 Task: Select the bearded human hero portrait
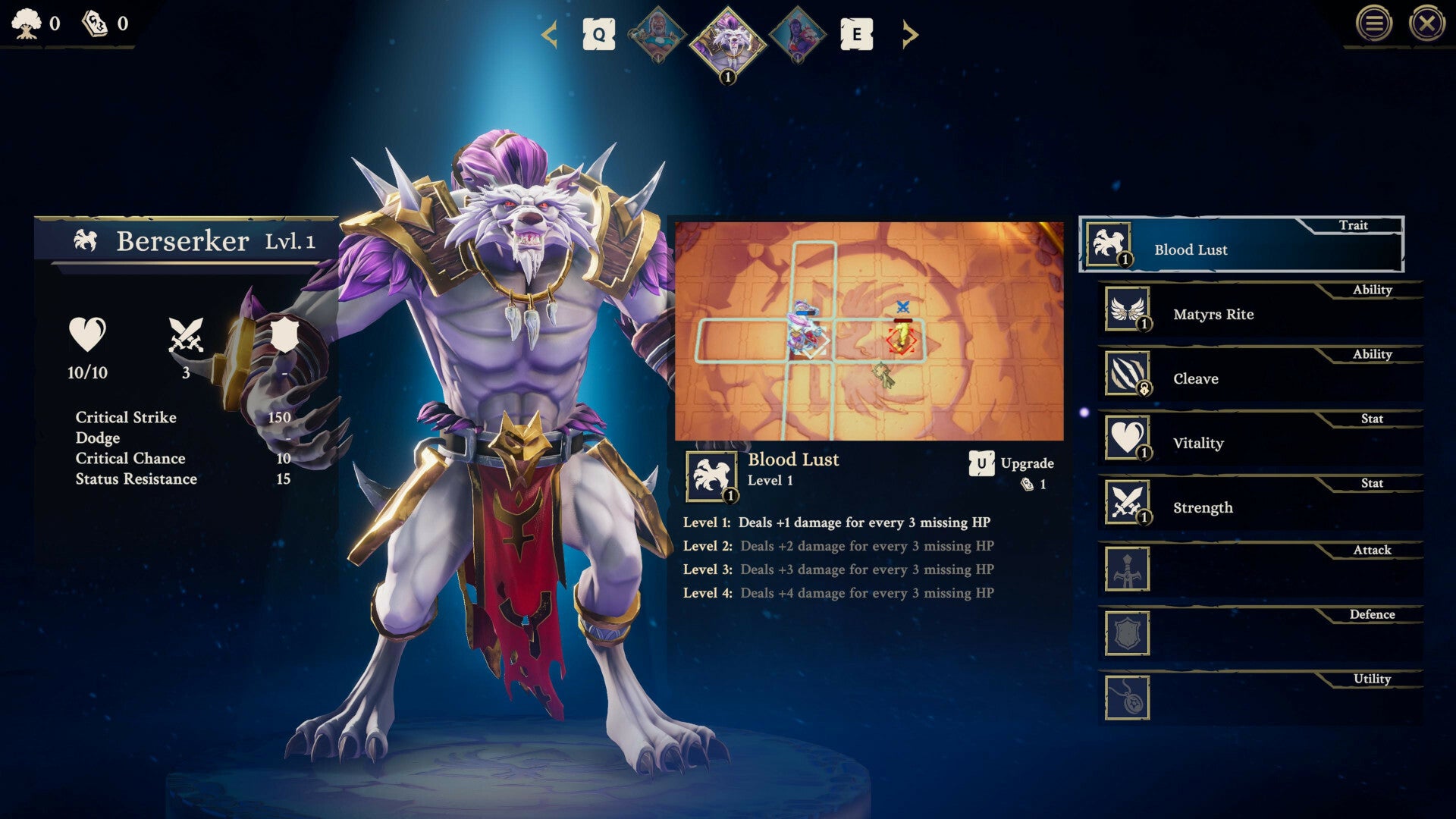[657, 35]
